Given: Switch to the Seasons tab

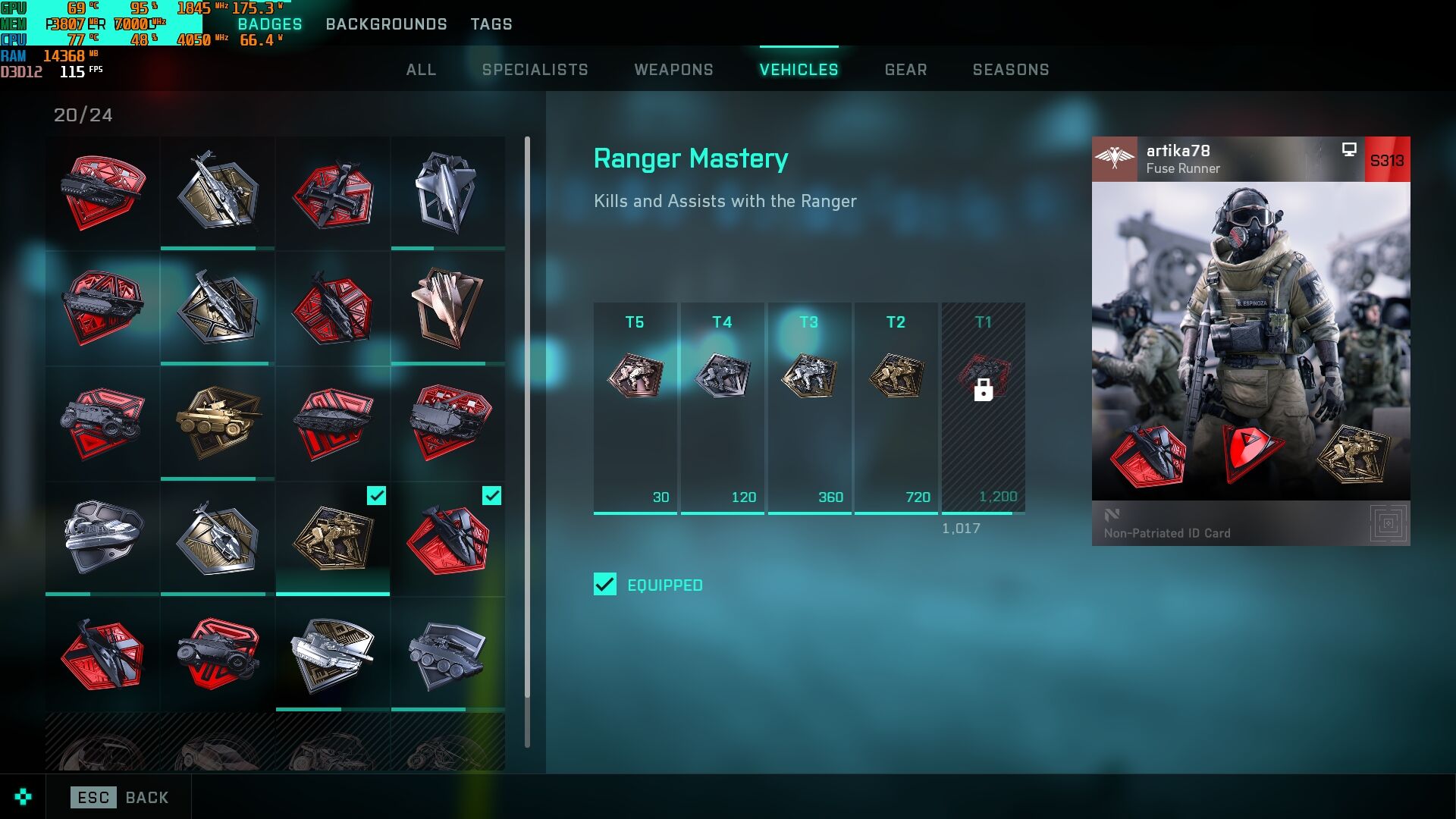Looking at the screenshot, I should (1011, 70).
